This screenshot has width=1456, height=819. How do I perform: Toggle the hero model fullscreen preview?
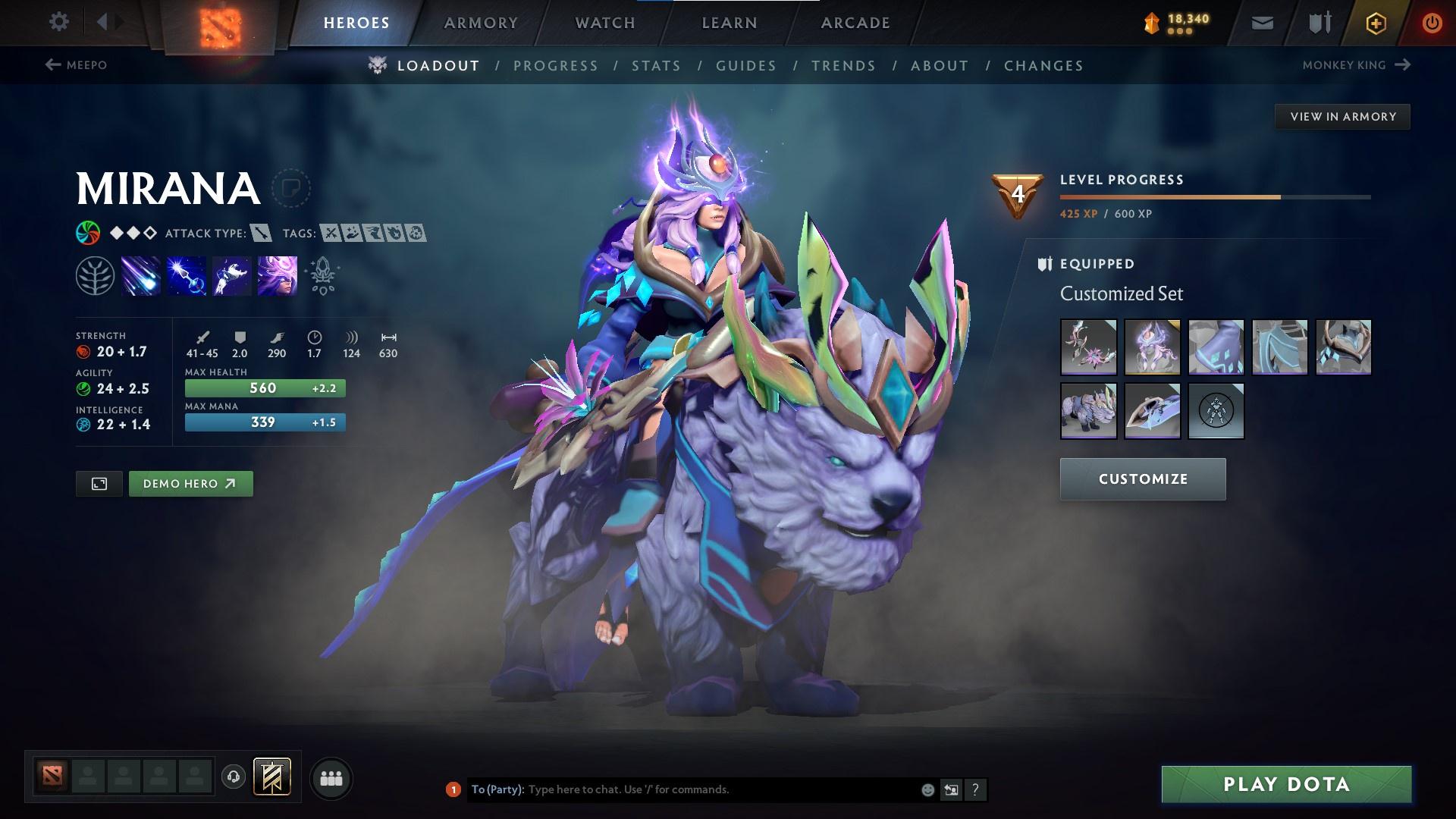tap(101, 483)
